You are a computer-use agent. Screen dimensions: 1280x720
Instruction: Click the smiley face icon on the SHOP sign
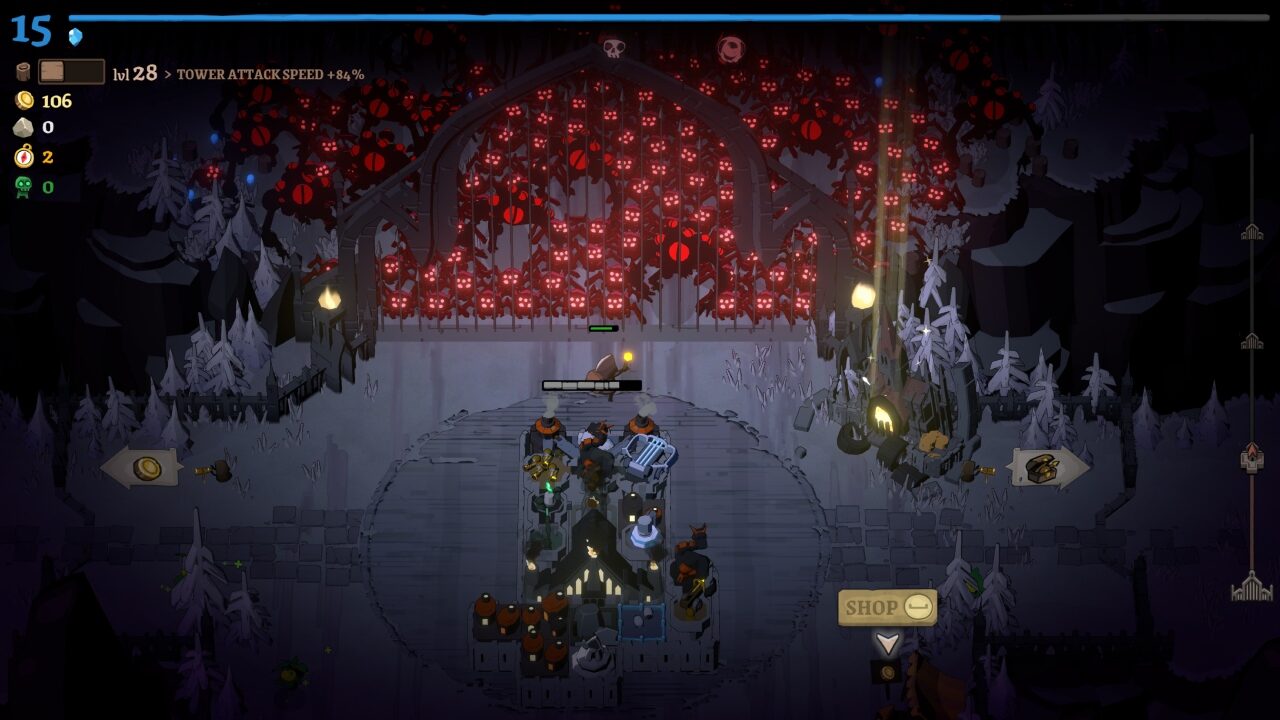coord(918,605)
